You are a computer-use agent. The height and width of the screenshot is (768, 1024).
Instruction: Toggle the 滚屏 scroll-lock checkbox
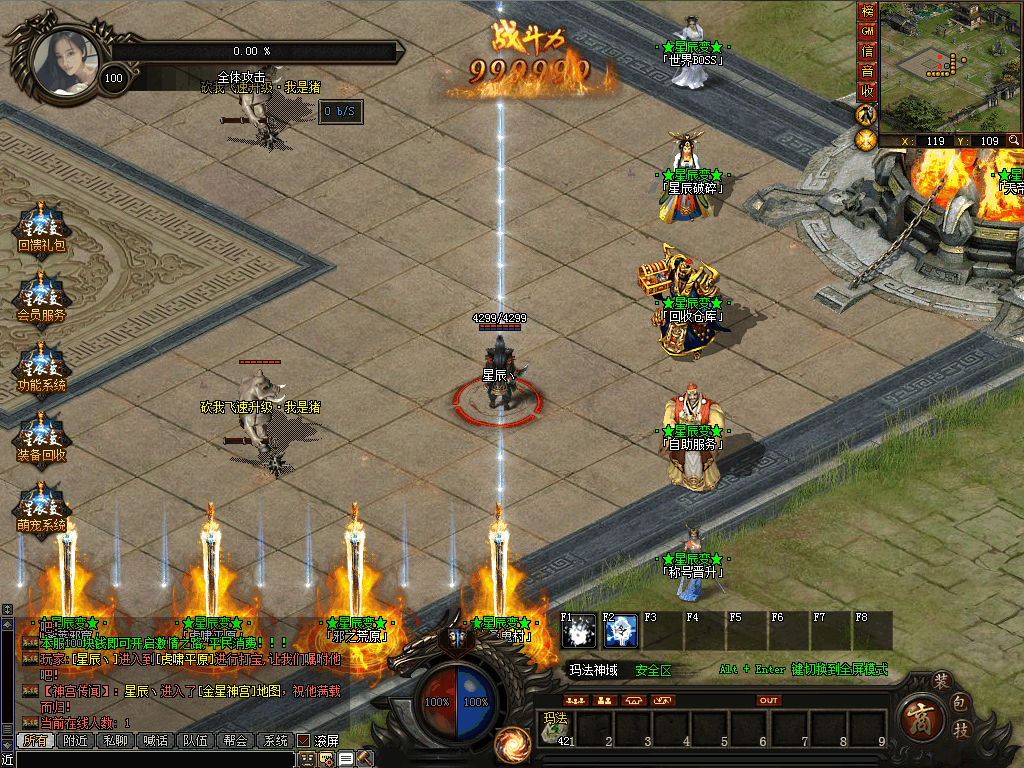[303, 741]
